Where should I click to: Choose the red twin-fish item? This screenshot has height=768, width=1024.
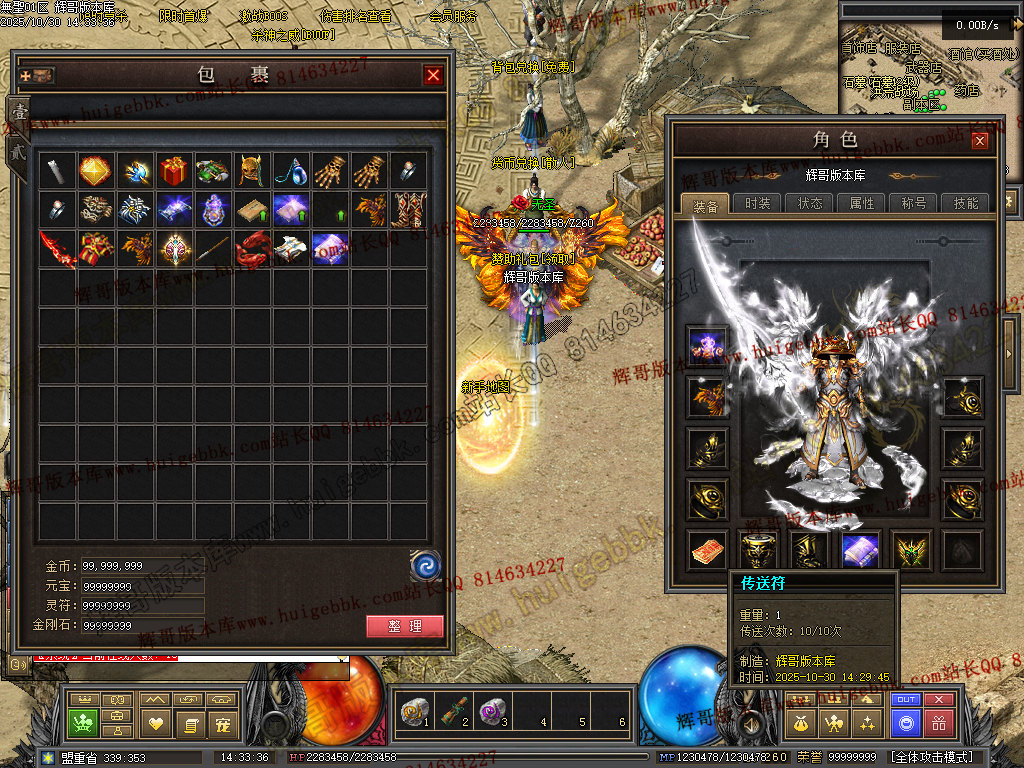pyautogui.click(x=252, y=248)
